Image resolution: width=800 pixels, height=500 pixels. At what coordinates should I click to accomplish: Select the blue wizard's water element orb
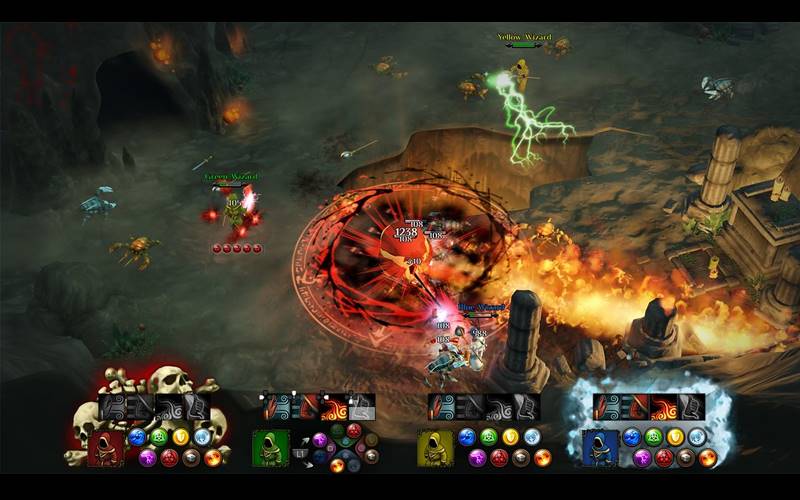[x=632, y=437]
